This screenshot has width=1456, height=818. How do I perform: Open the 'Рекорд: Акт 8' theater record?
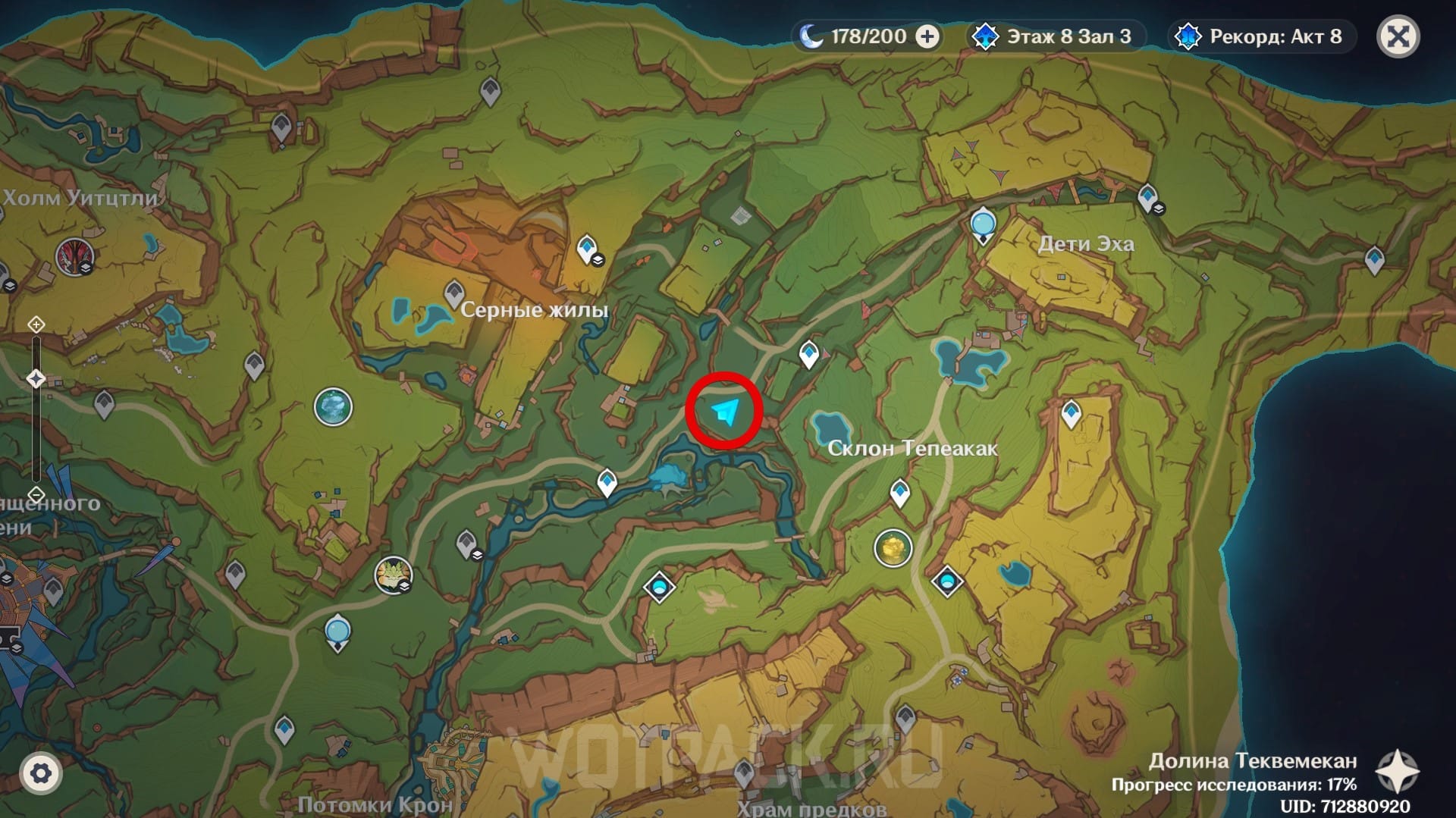[x=1262, y=36]
